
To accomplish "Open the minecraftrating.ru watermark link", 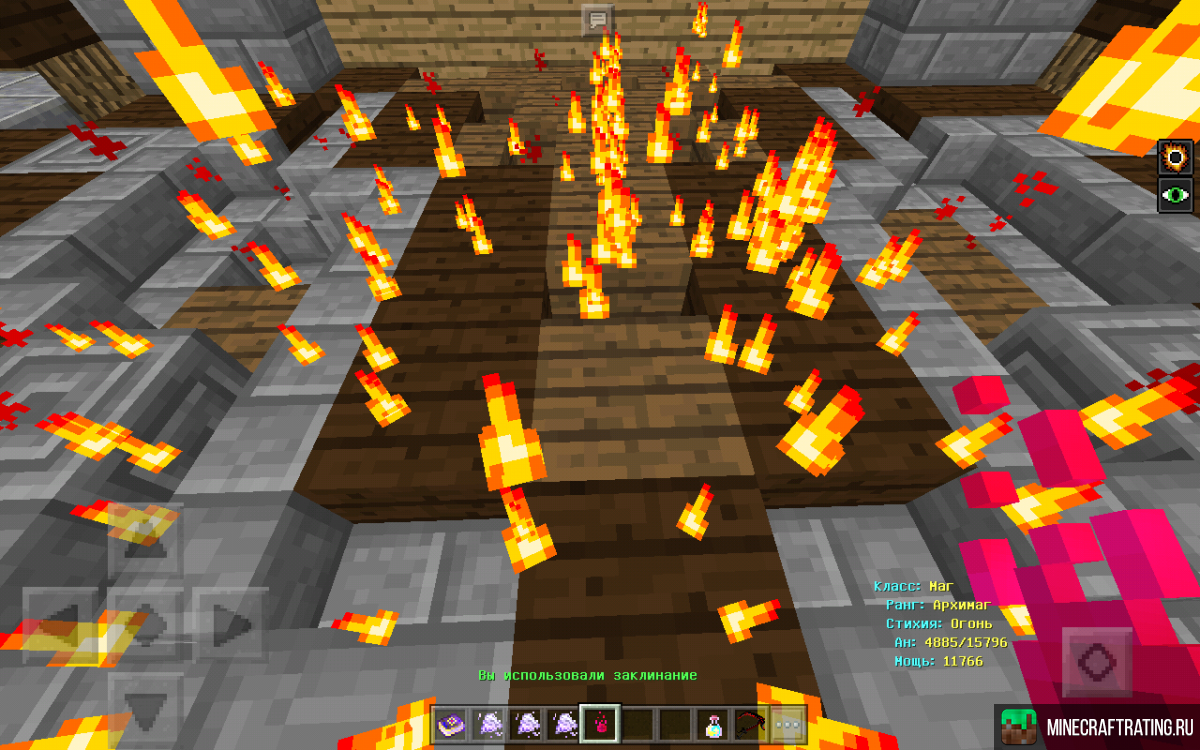I will coord(1097,725).
